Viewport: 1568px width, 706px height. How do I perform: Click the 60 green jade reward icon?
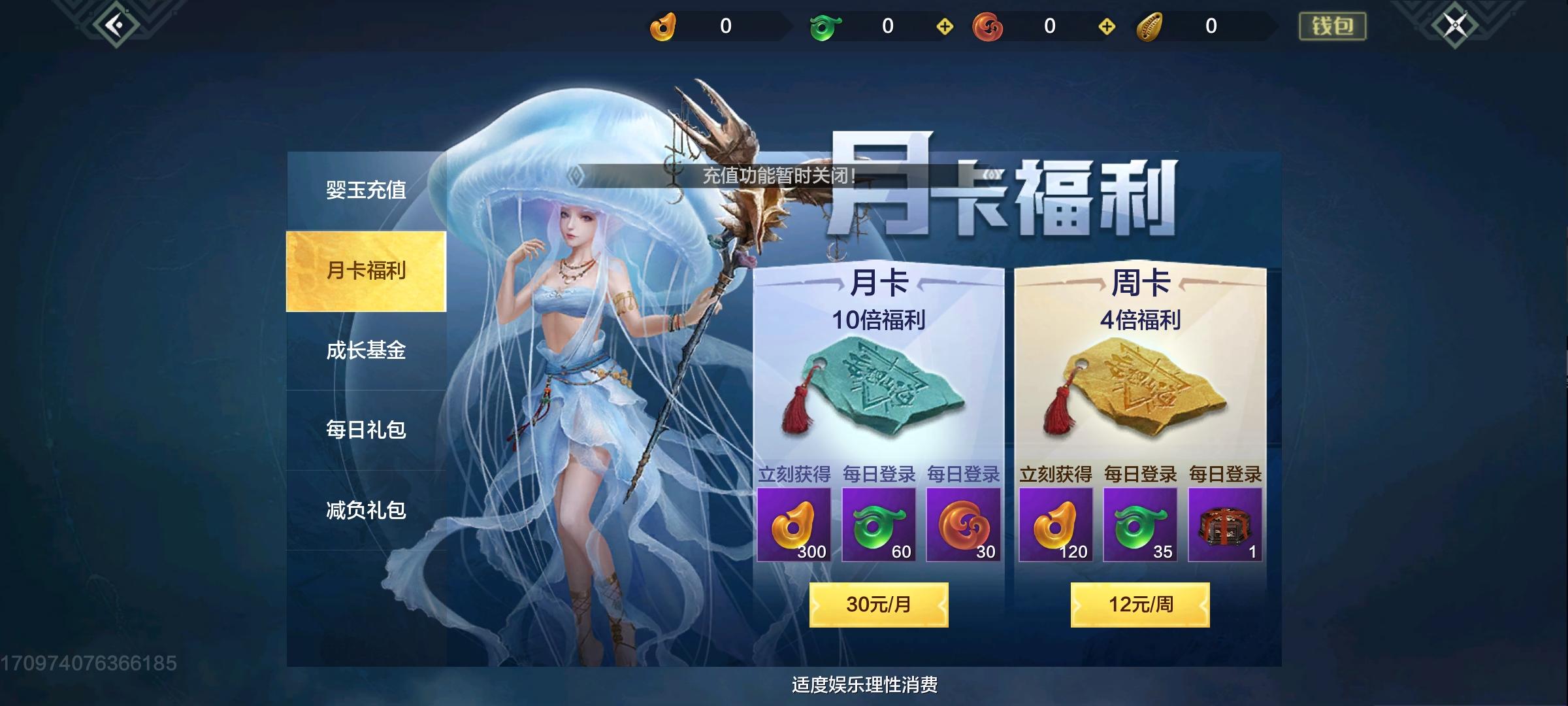coord(879,525)
